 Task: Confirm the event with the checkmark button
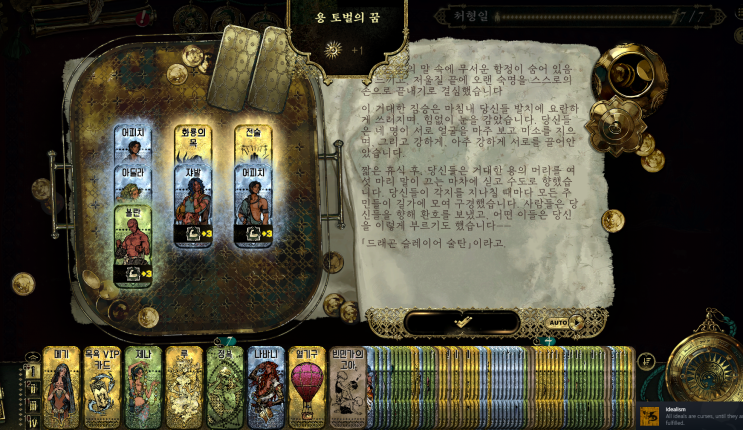[461, 323]
